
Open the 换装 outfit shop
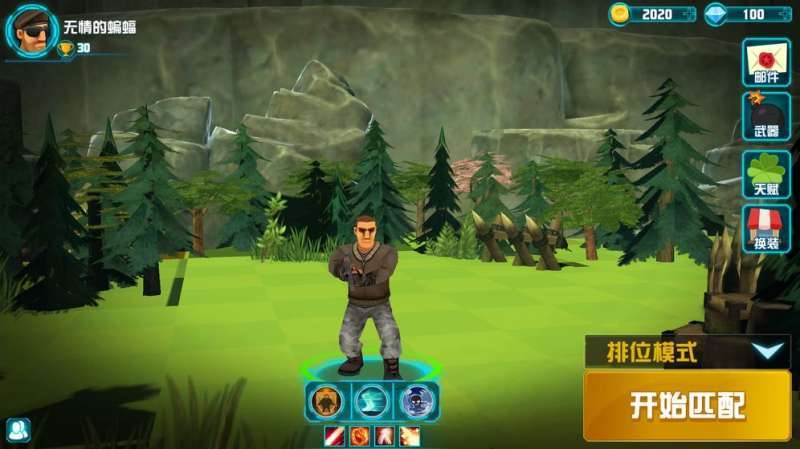[766, 230]
